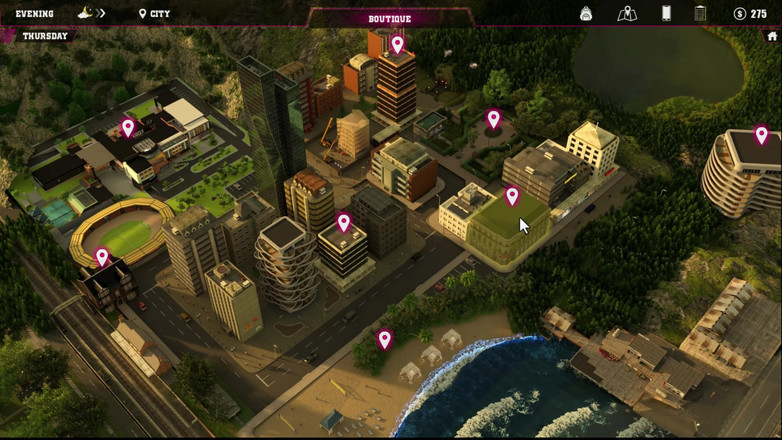Select the pin atop the orange tower
The width and height of the screenshot is (782, 440).
pos(397,44)
